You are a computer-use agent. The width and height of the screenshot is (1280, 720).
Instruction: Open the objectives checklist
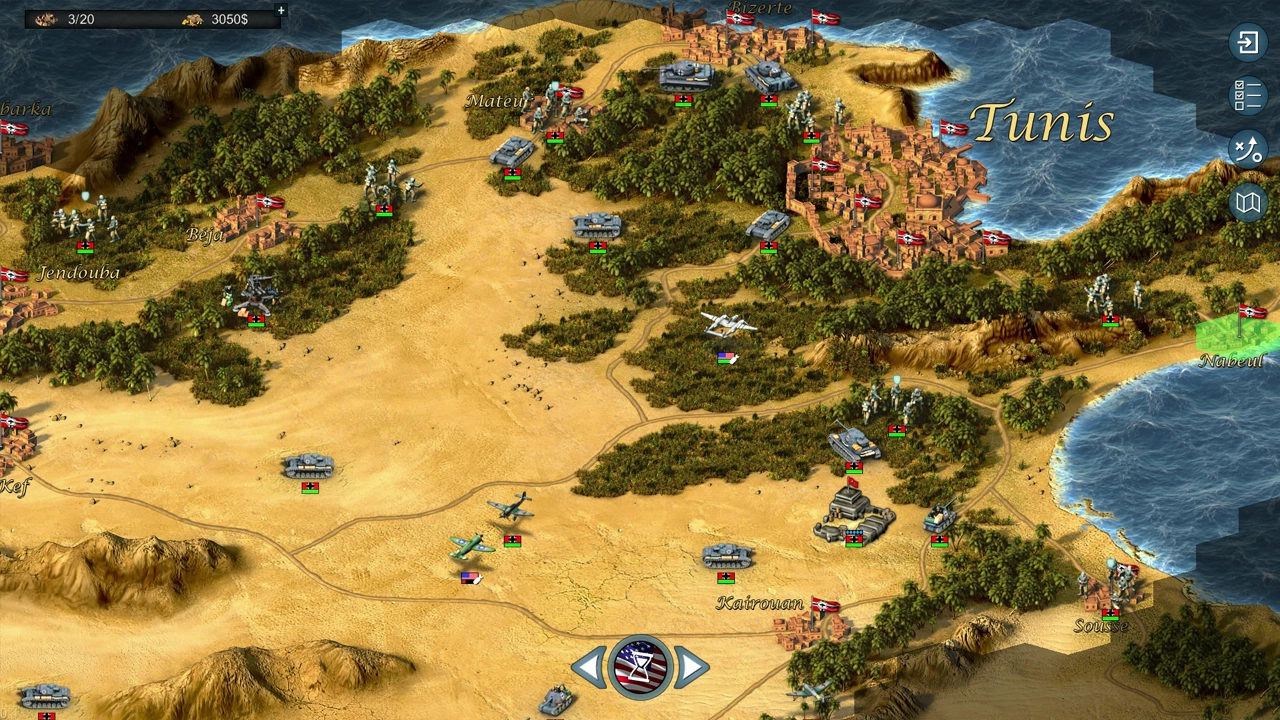[x=1247, y=96]
